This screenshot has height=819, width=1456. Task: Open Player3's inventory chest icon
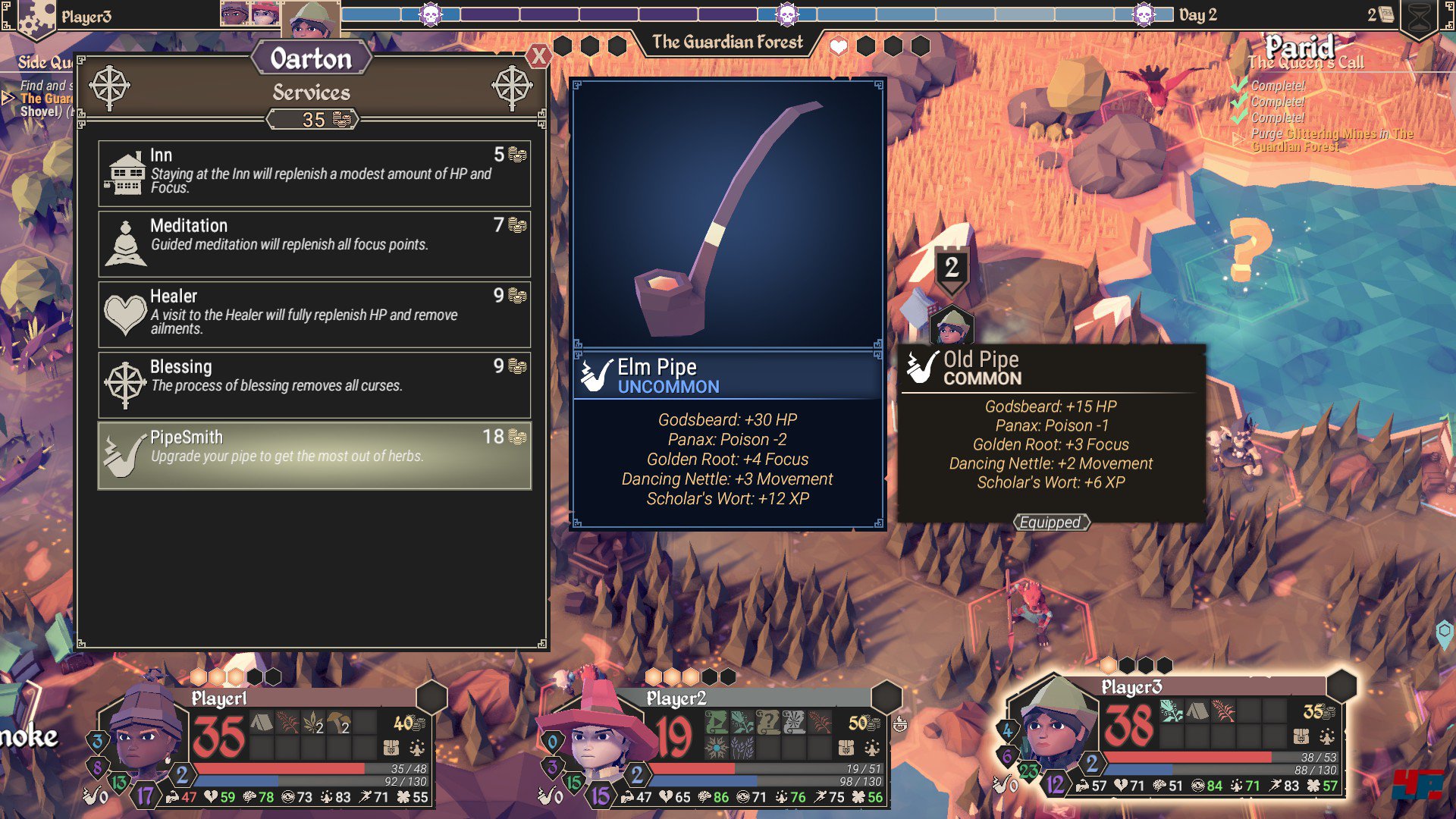click(1301, 736)
